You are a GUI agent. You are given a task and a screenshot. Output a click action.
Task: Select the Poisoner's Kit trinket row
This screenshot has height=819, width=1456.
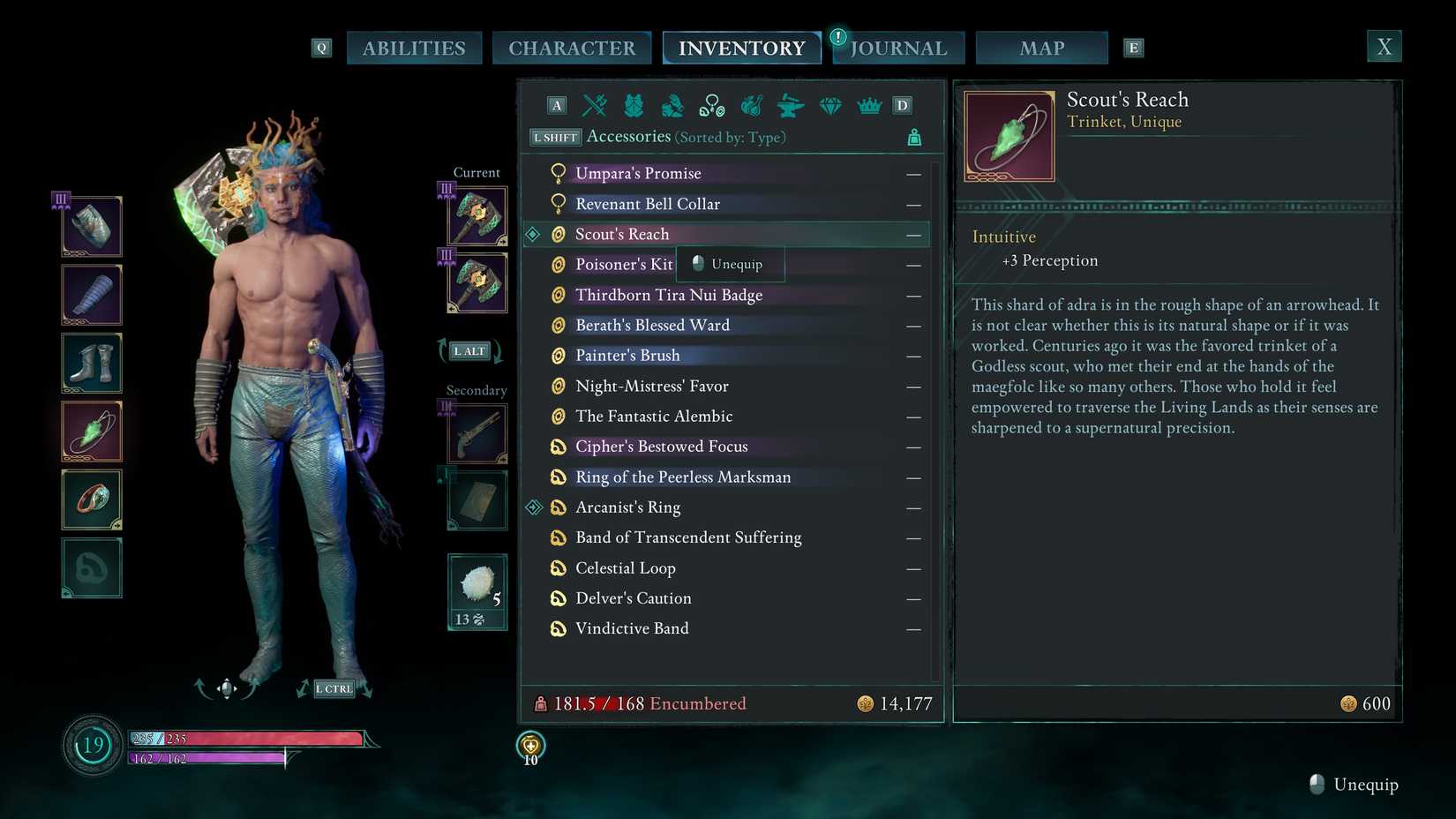click(x=623, y=265)
